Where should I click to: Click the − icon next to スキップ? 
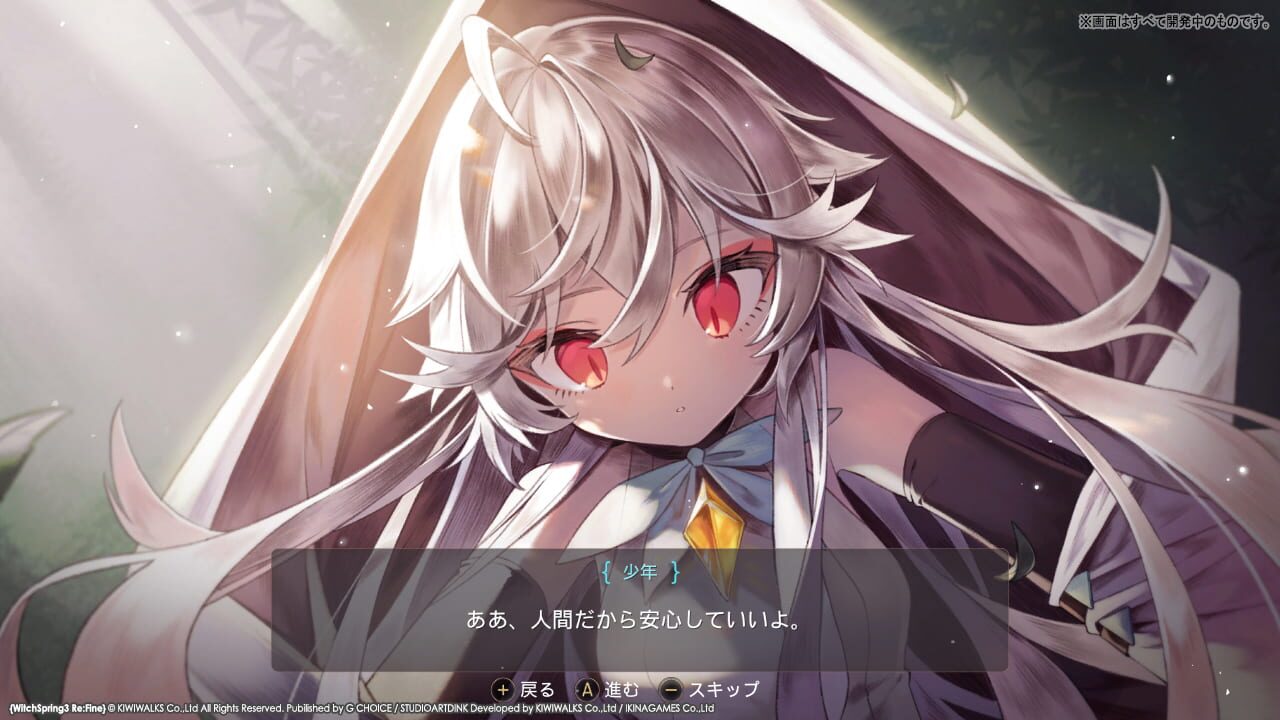[x=672, y=689]
